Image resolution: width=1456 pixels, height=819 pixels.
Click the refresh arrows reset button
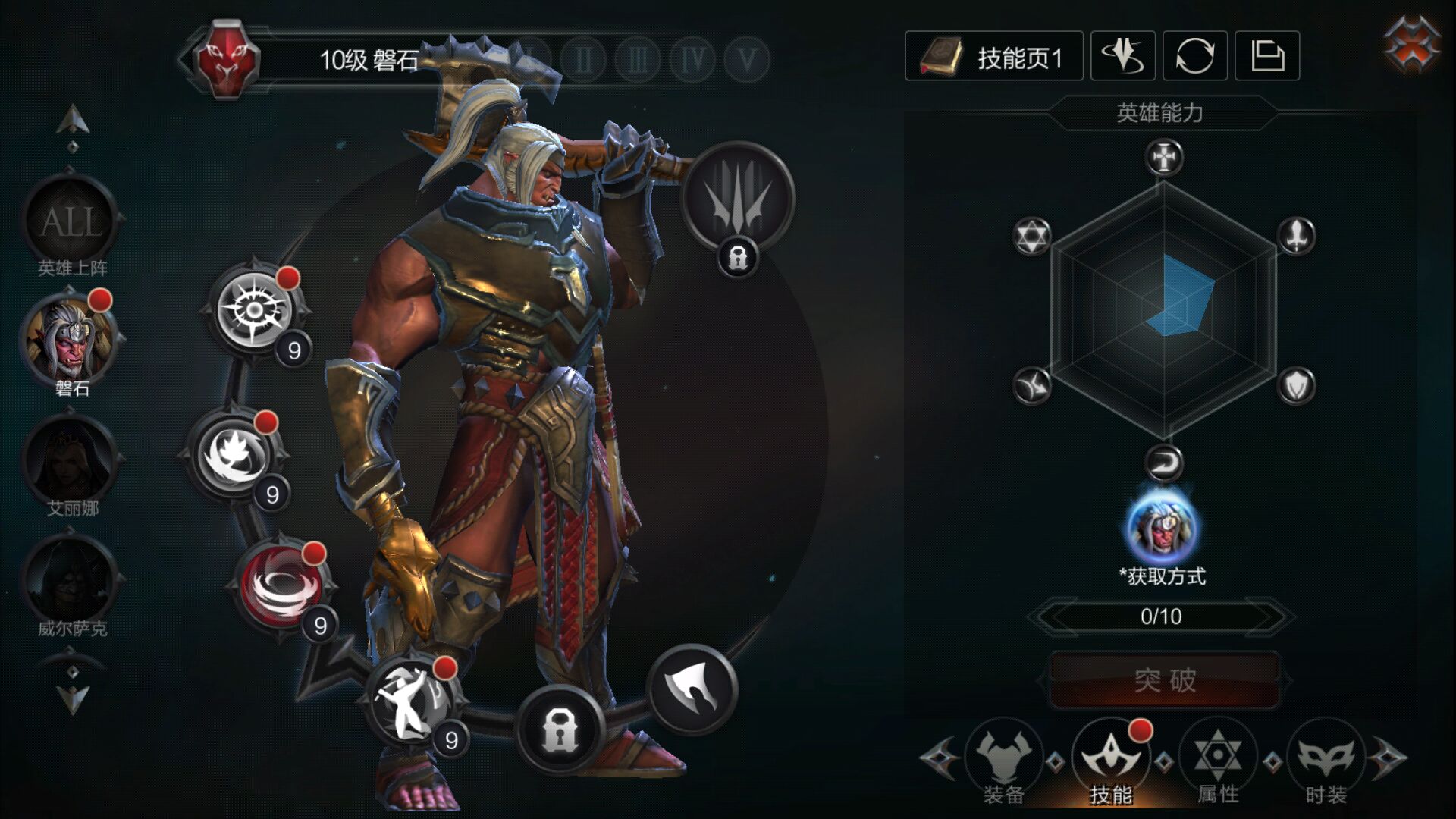[x=1194, y=57]
